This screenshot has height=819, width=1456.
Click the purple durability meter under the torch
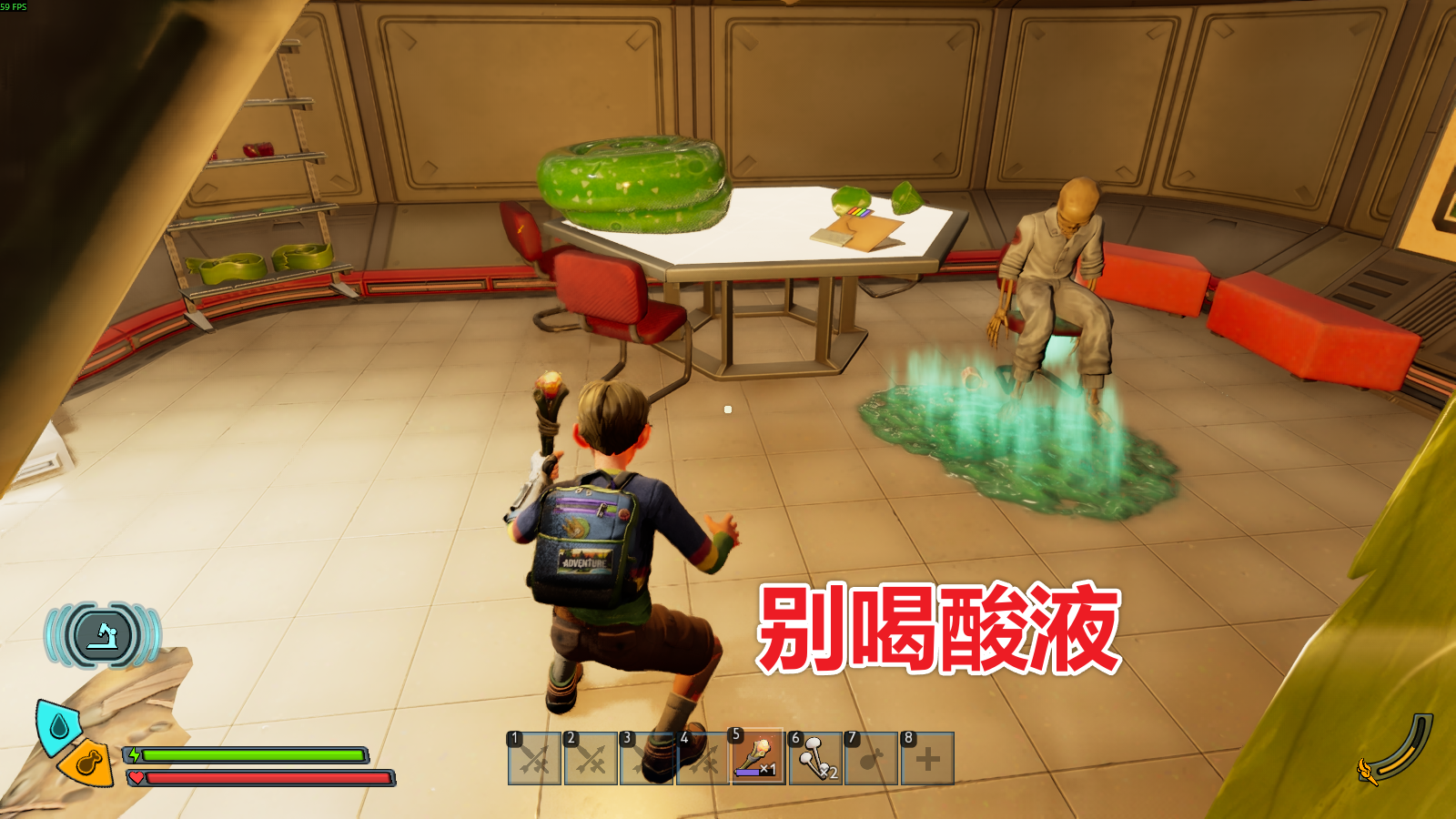(748, 771)
